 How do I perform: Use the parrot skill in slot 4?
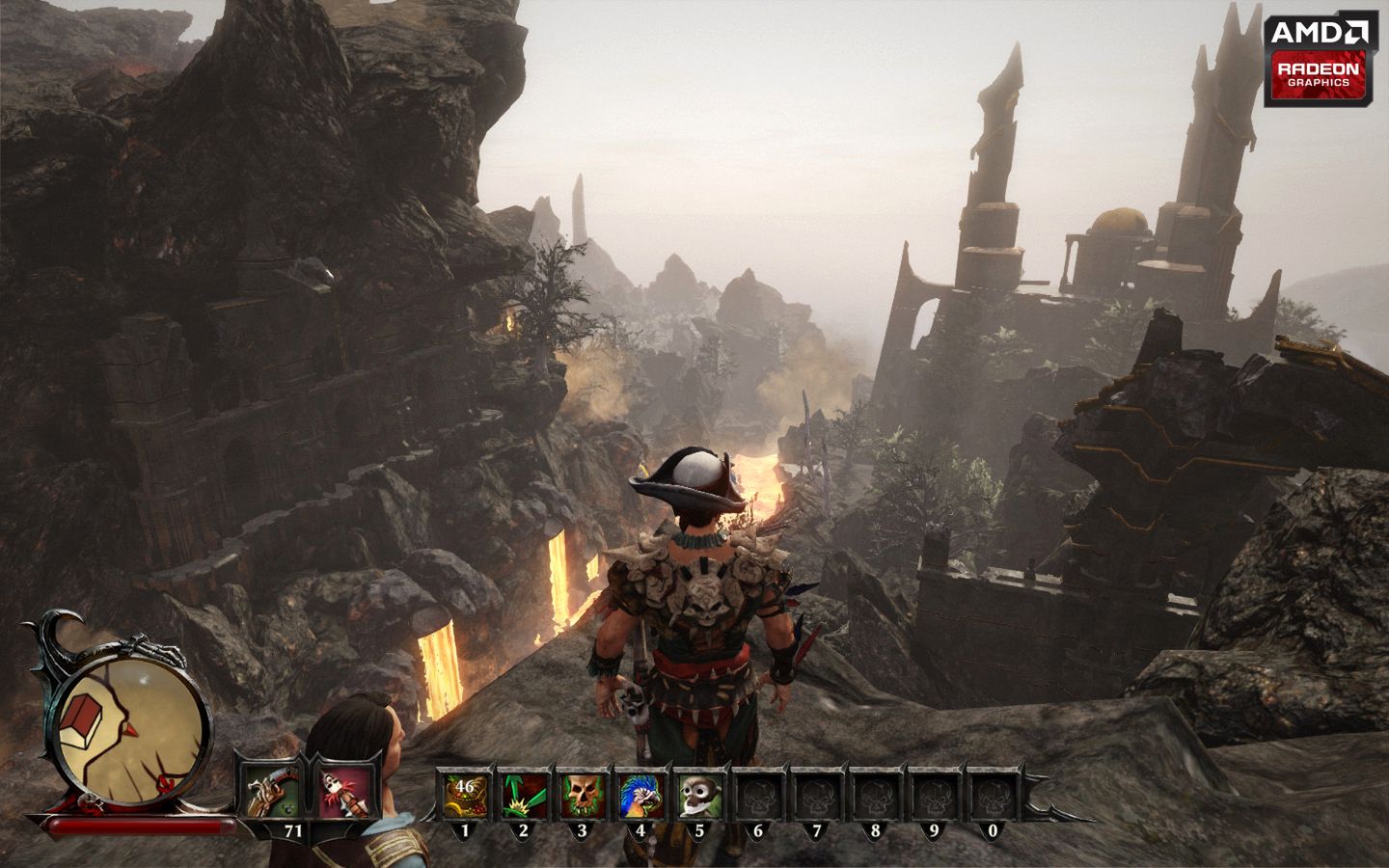pyautogui.click(x=640, y=797)
